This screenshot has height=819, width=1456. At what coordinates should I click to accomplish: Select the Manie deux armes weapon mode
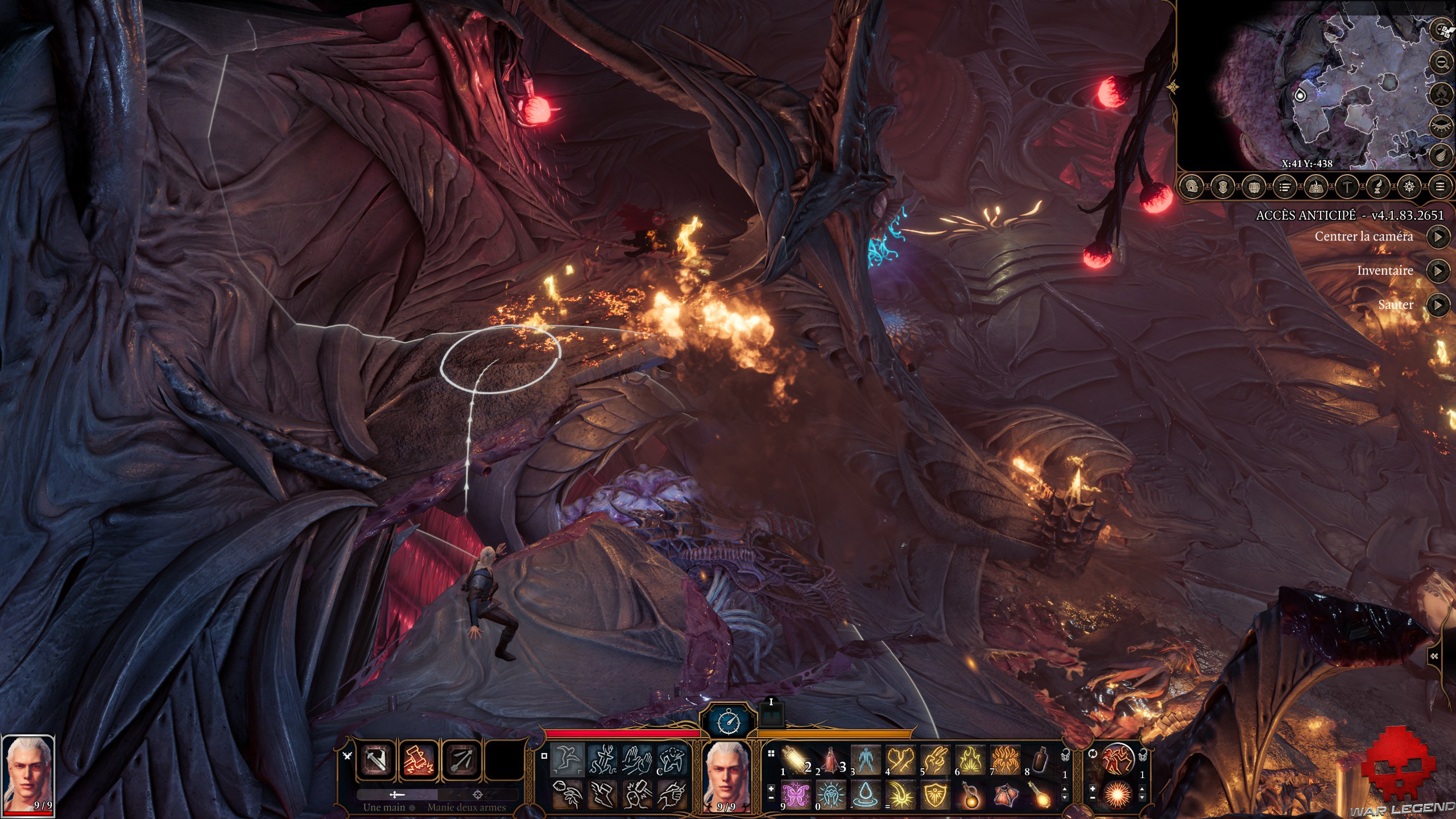point(478,796)
